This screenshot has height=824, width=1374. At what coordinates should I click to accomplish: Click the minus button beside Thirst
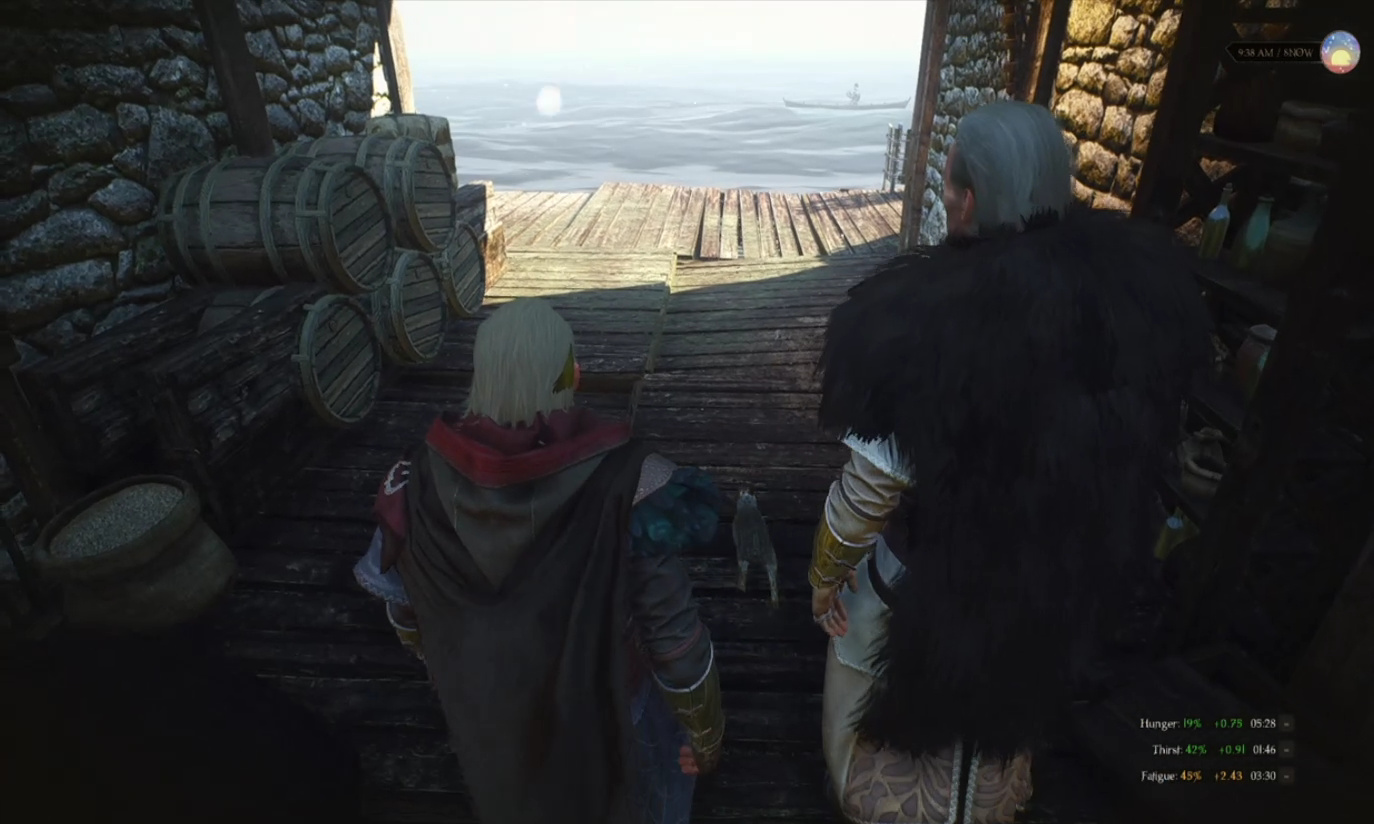tap(1287, 749)
